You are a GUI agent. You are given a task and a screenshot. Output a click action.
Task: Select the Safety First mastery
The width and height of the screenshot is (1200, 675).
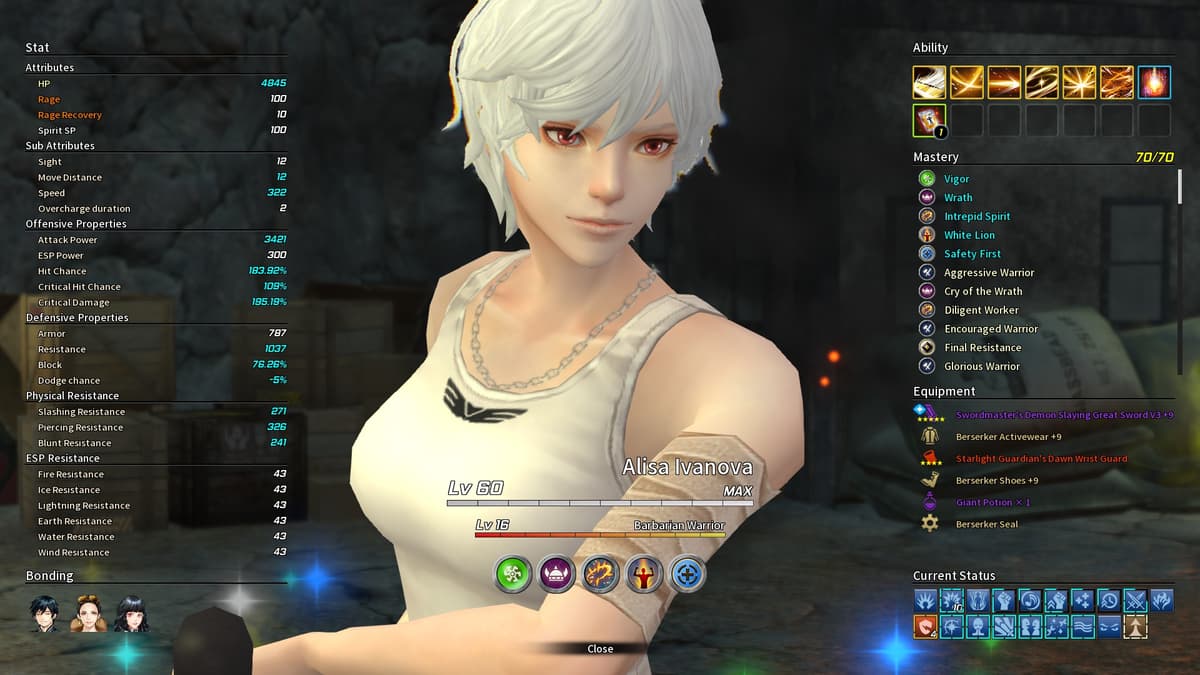[972, 254]
